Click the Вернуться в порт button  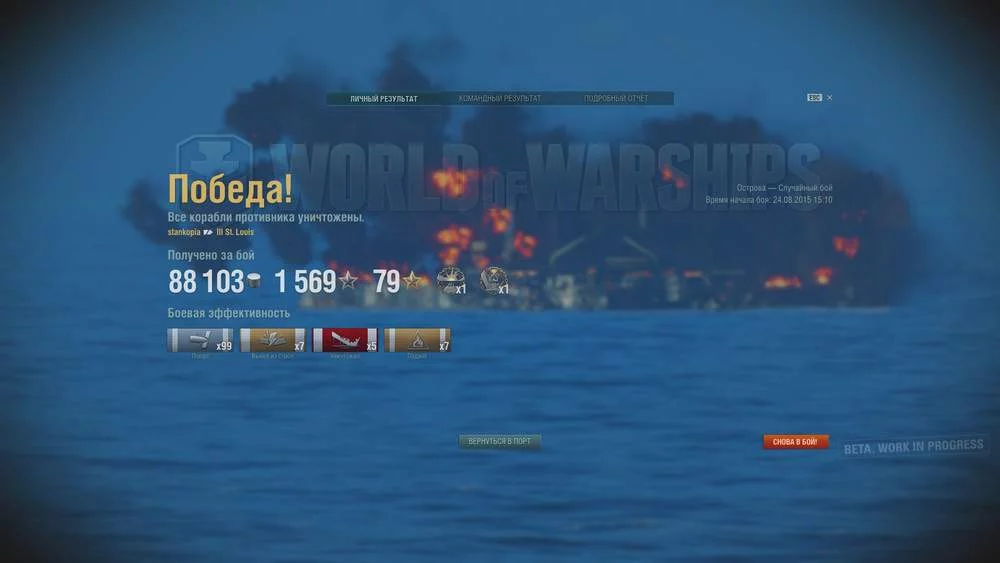point(500,441)
